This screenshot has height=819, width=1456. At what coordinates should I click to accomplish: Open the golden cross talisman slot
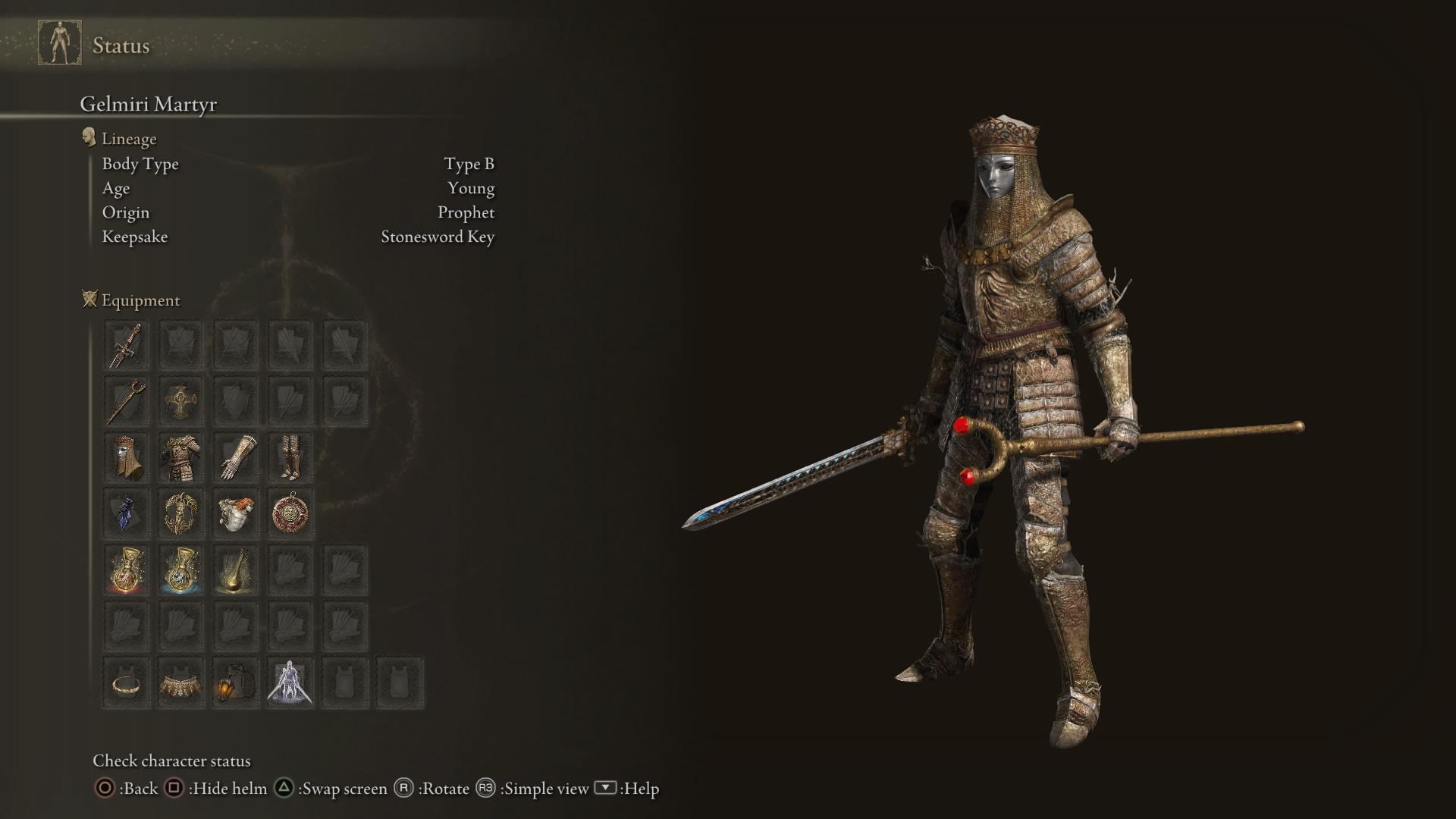[180, 400]
